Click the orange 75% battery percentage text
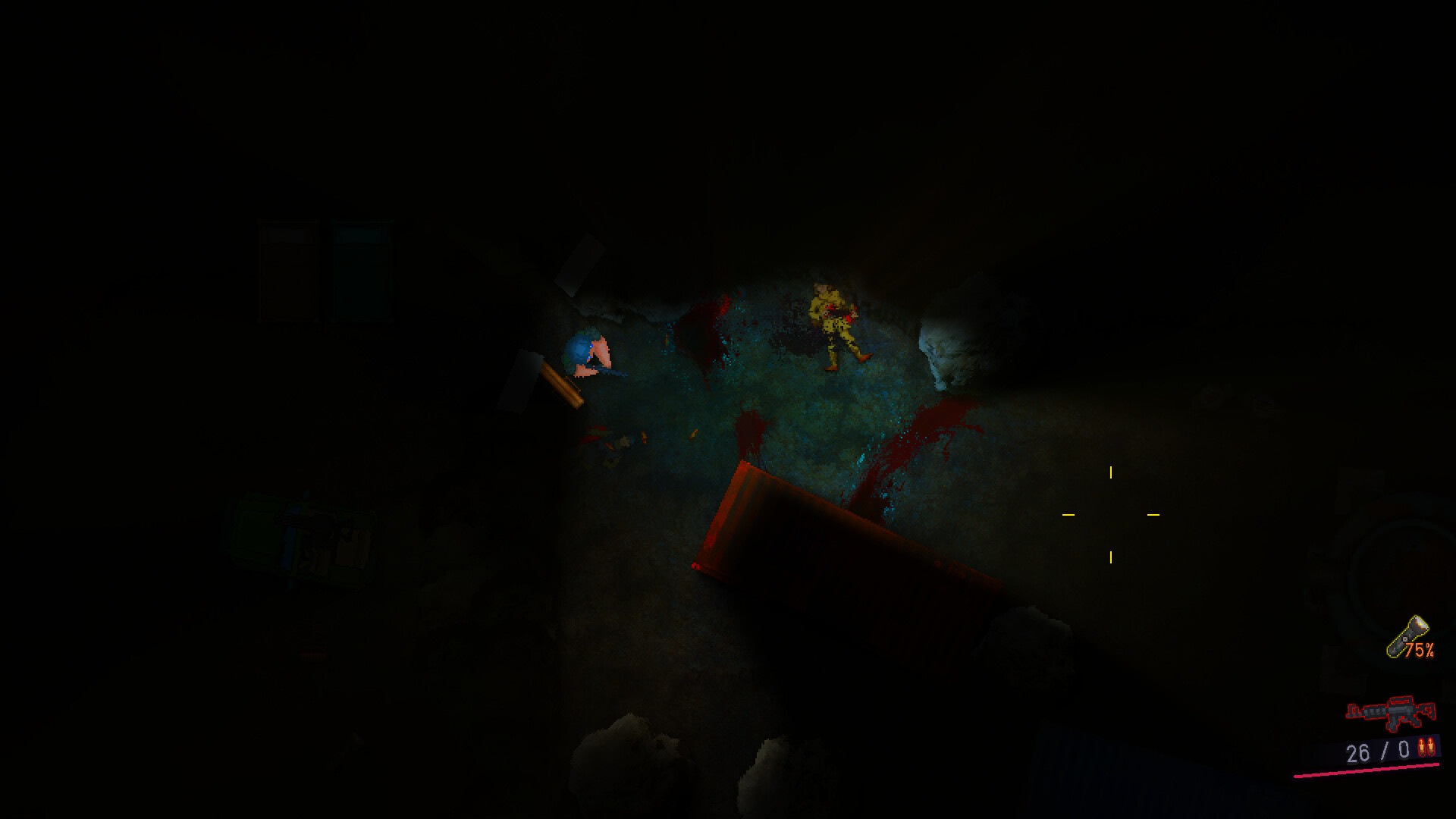The image size is (1456, 819). coord(1420,649)
